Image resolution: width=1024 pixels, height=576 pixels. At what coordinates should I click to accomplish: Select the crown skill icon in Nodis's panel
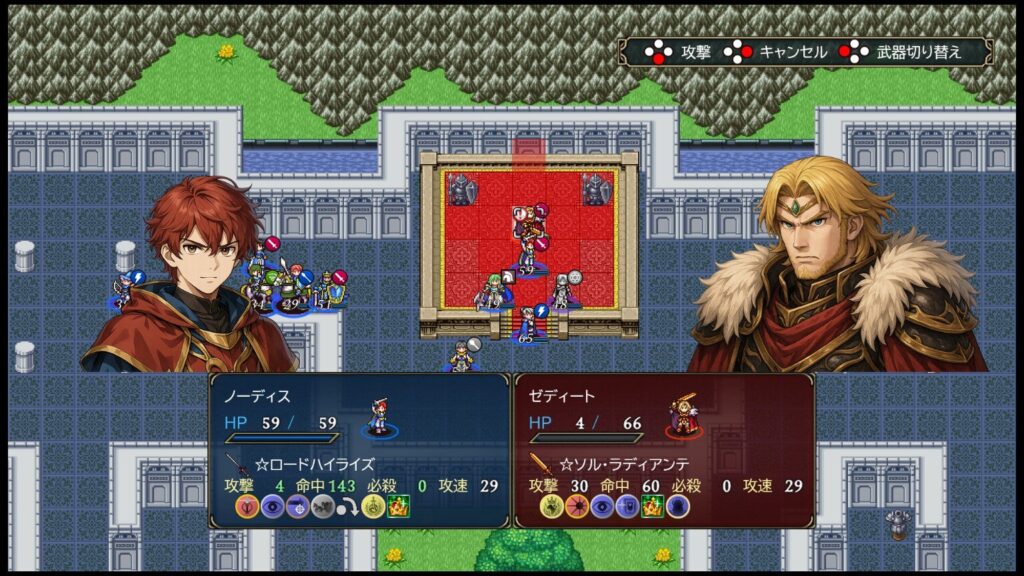pyautogui.click(x=398, y=507)
